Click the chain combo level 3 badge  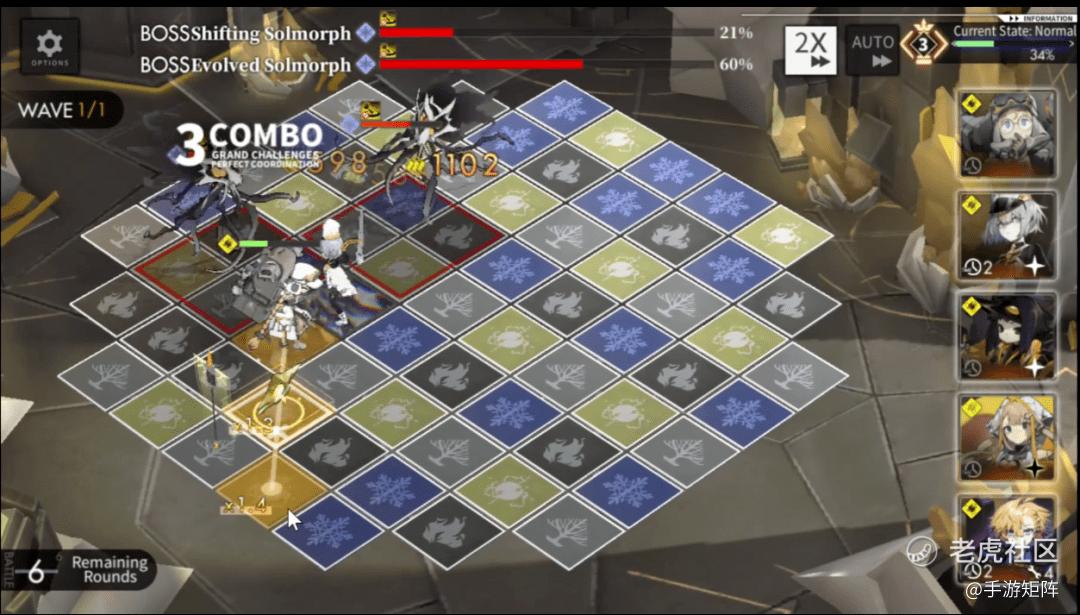(x=924, y=46)
